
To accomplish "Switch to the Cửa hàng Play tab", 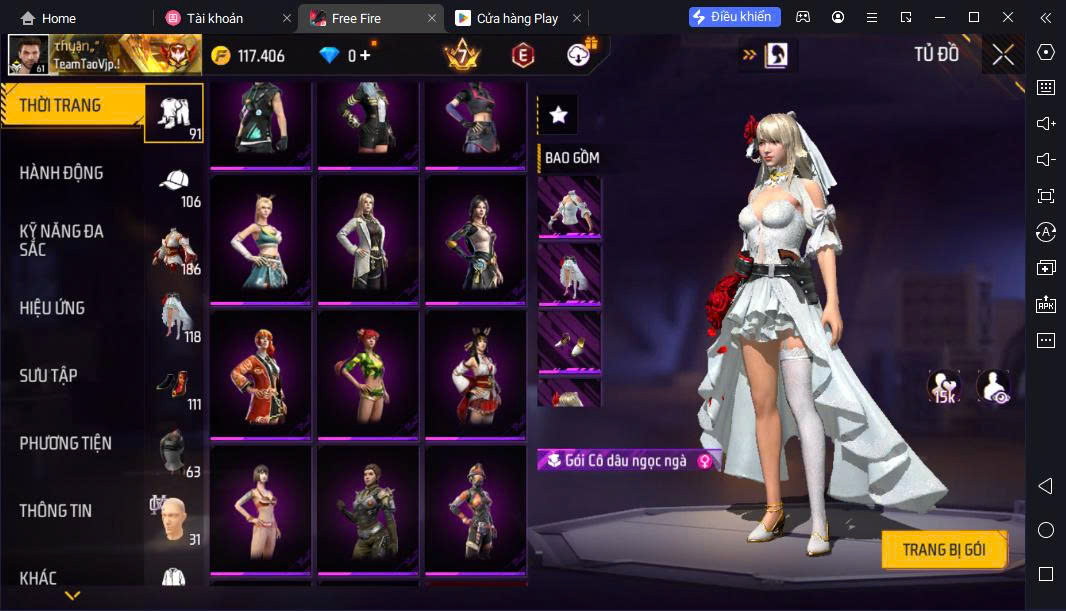I will [x=517, y=18].
